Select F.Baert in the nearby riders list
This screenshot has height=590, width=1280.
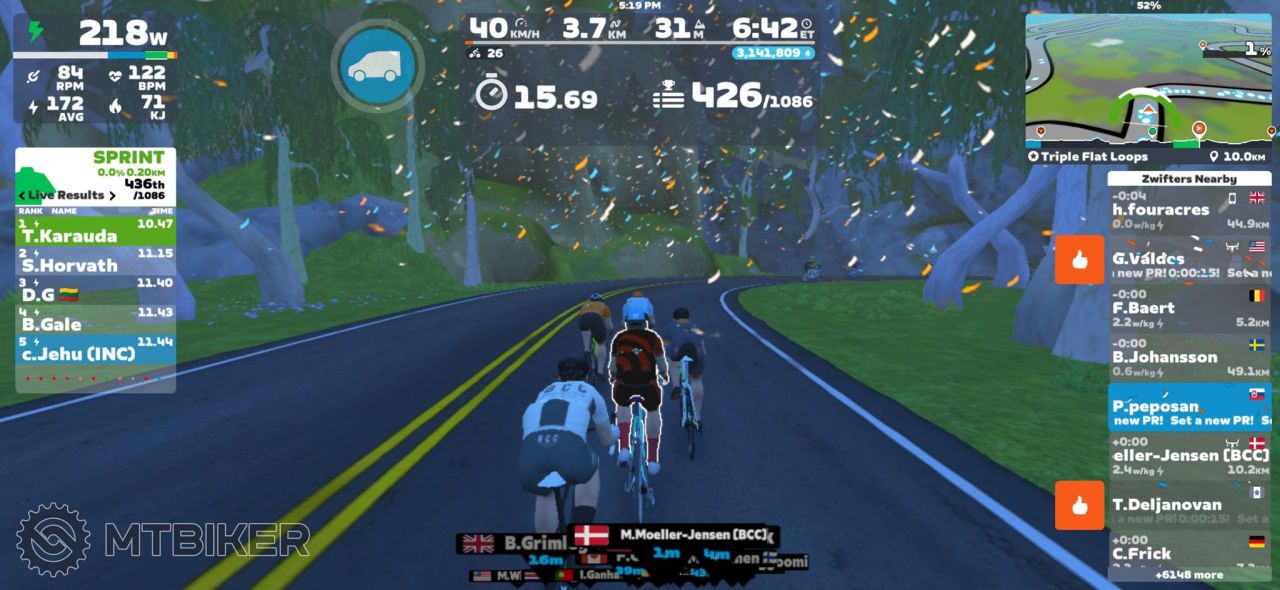click(x=1188, y=308)
